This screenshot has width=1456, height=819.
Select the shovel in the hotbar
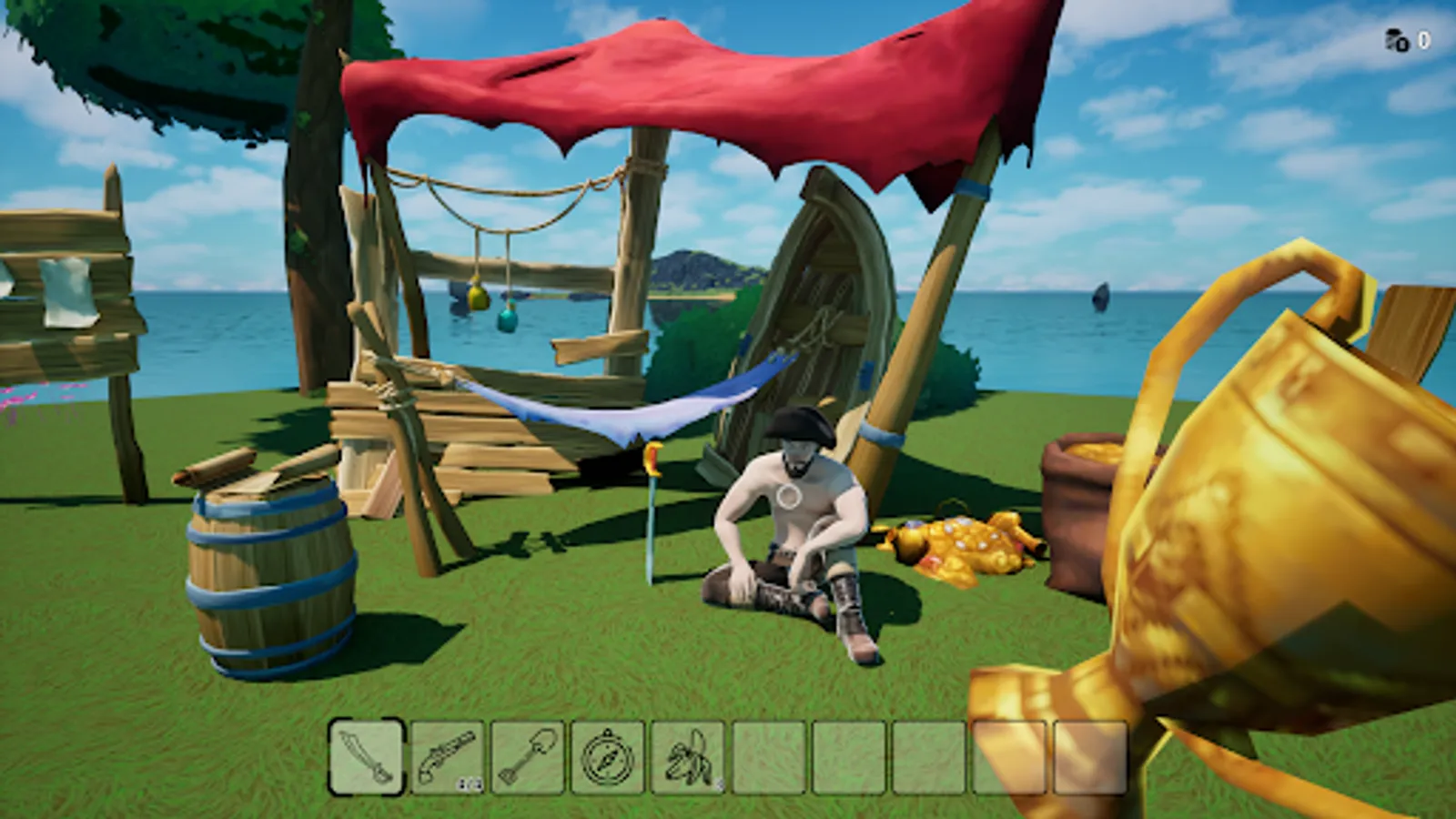(x=526, y=758)
